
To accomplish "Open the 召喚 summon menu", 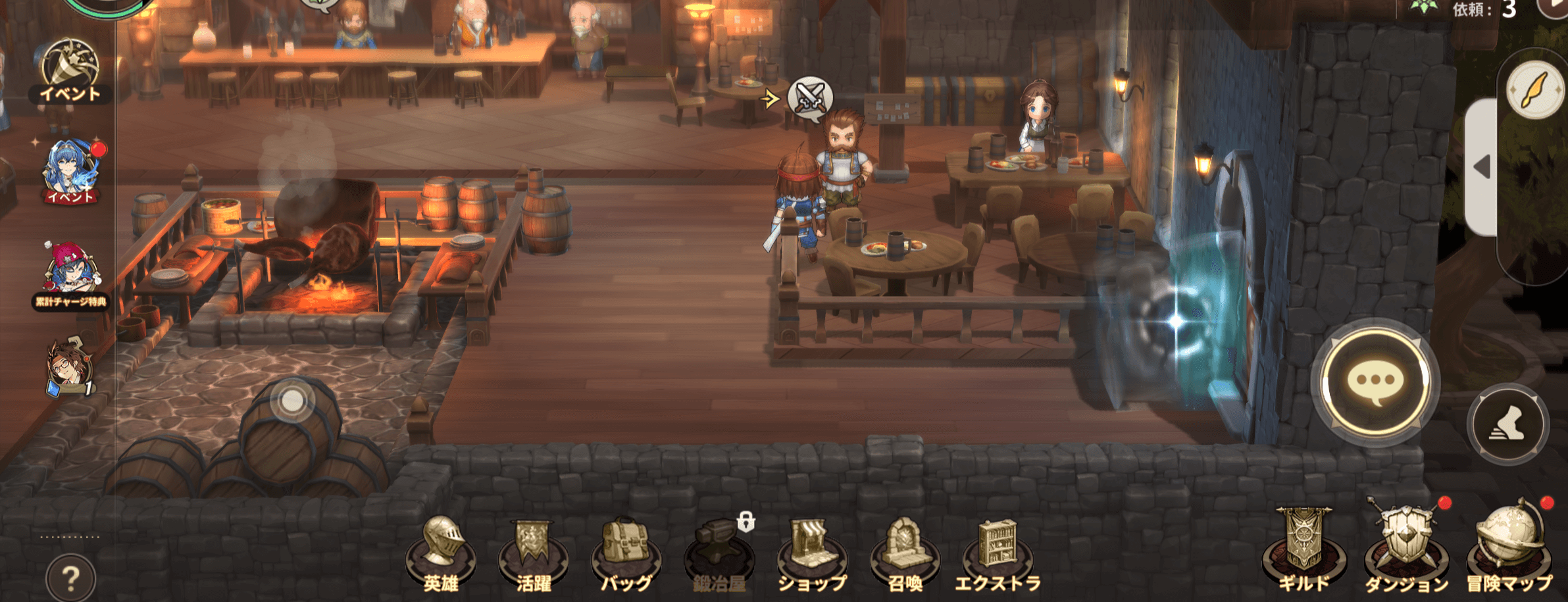I will point(905,554).
